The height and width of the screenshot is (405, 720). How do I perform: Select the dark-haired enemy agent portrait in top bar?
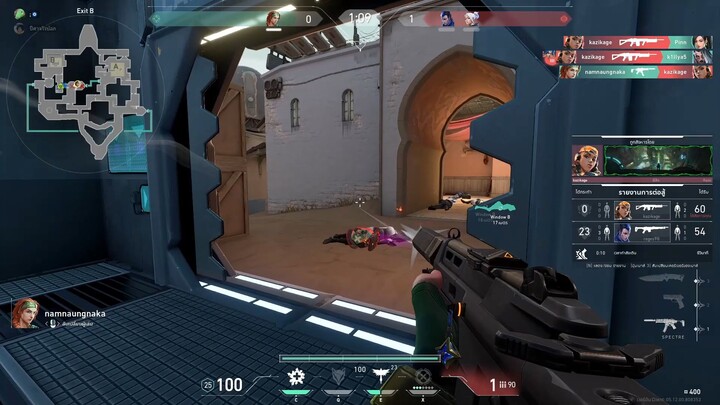447,18
